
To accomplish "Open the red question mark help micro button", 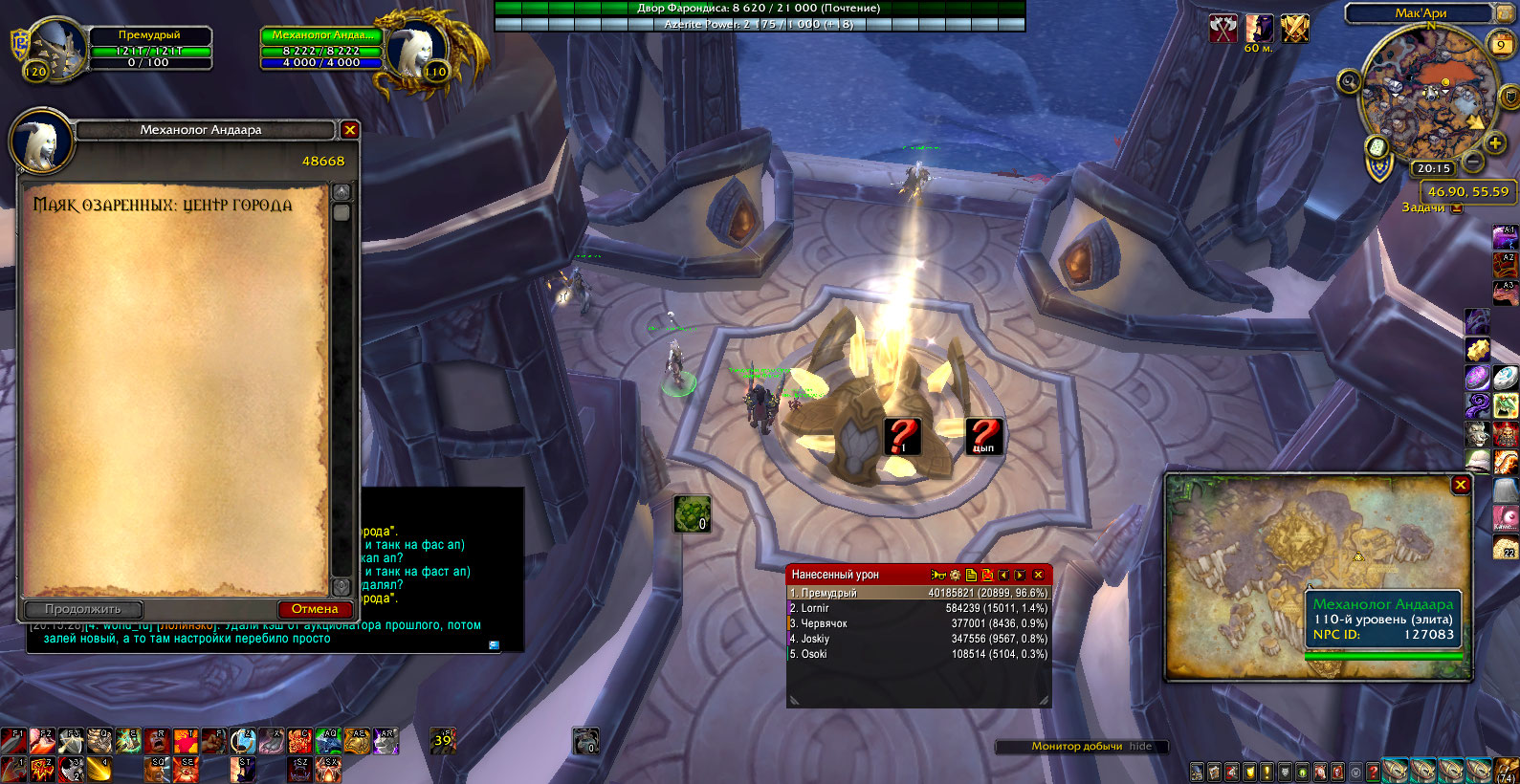I will click(1373, 772).
